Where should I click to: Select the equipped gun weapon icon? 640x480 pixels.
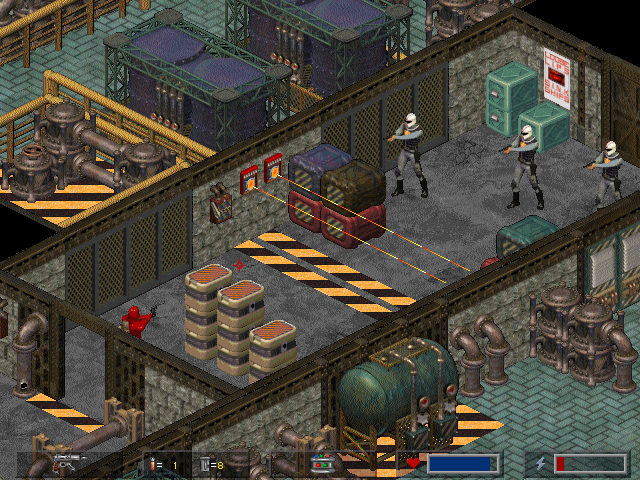[68, 464]
